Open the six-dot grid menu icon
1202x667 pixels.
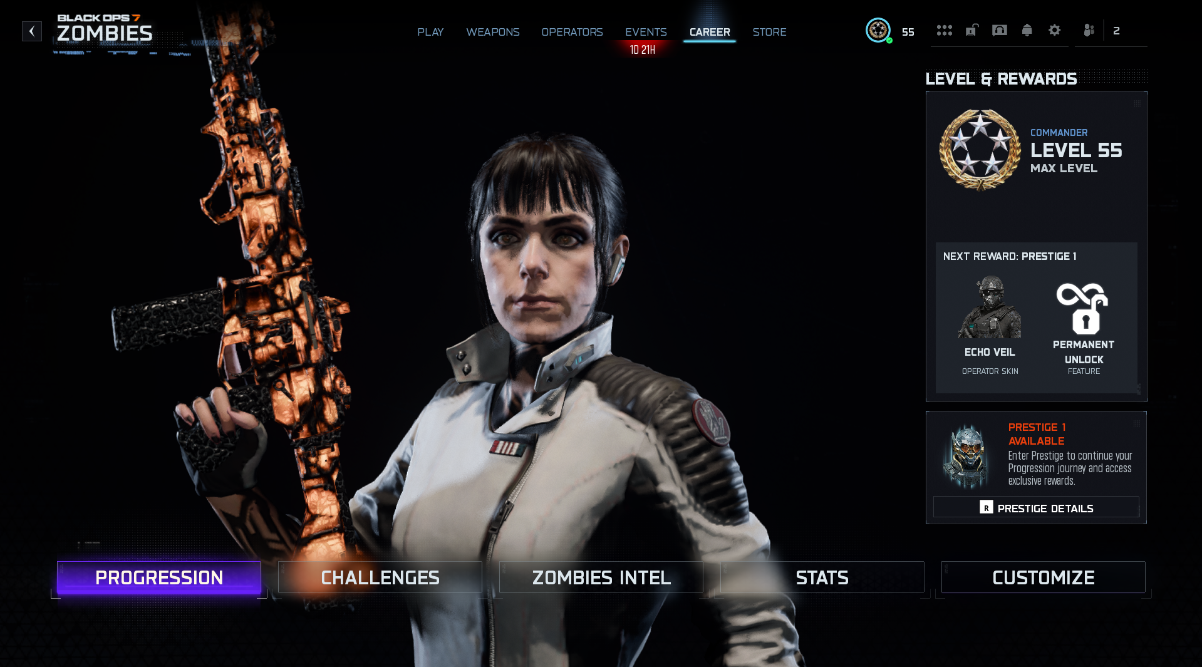(944, 31)
